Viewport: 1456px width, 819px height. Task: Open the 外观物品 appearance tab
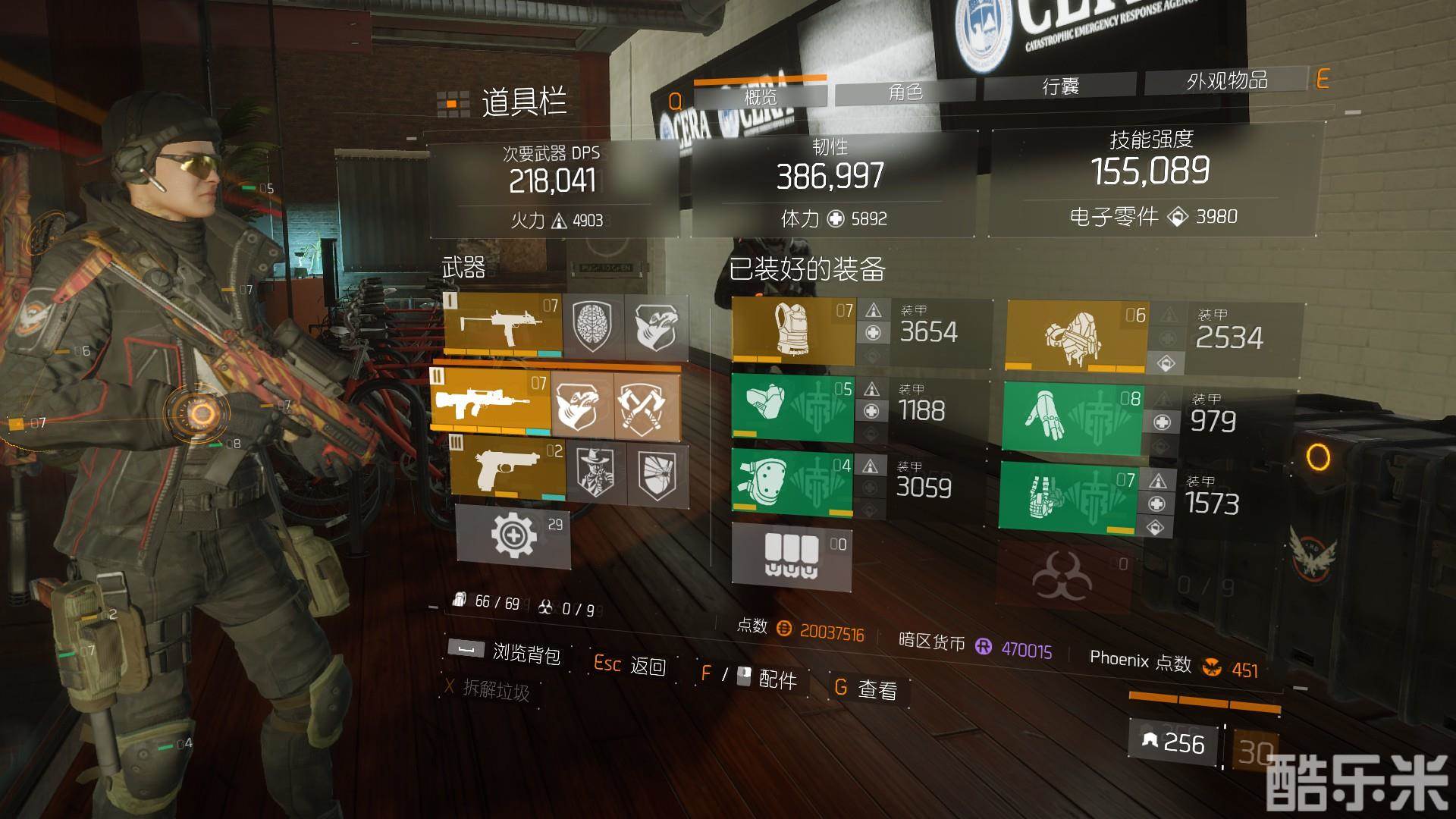point(1226,80)
